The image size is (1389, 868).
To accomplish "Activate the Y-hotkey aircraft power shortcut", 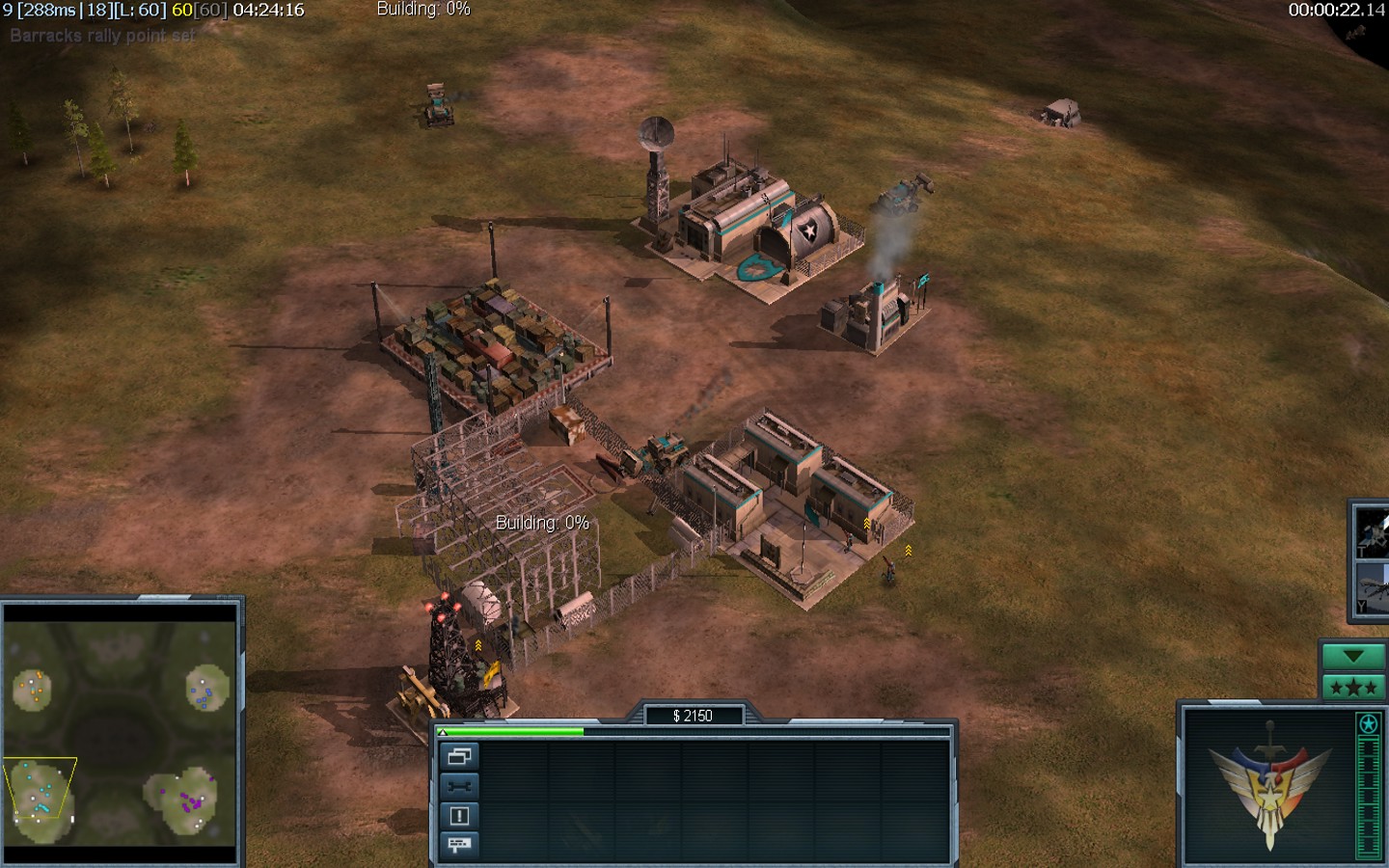I will 1372,587.
